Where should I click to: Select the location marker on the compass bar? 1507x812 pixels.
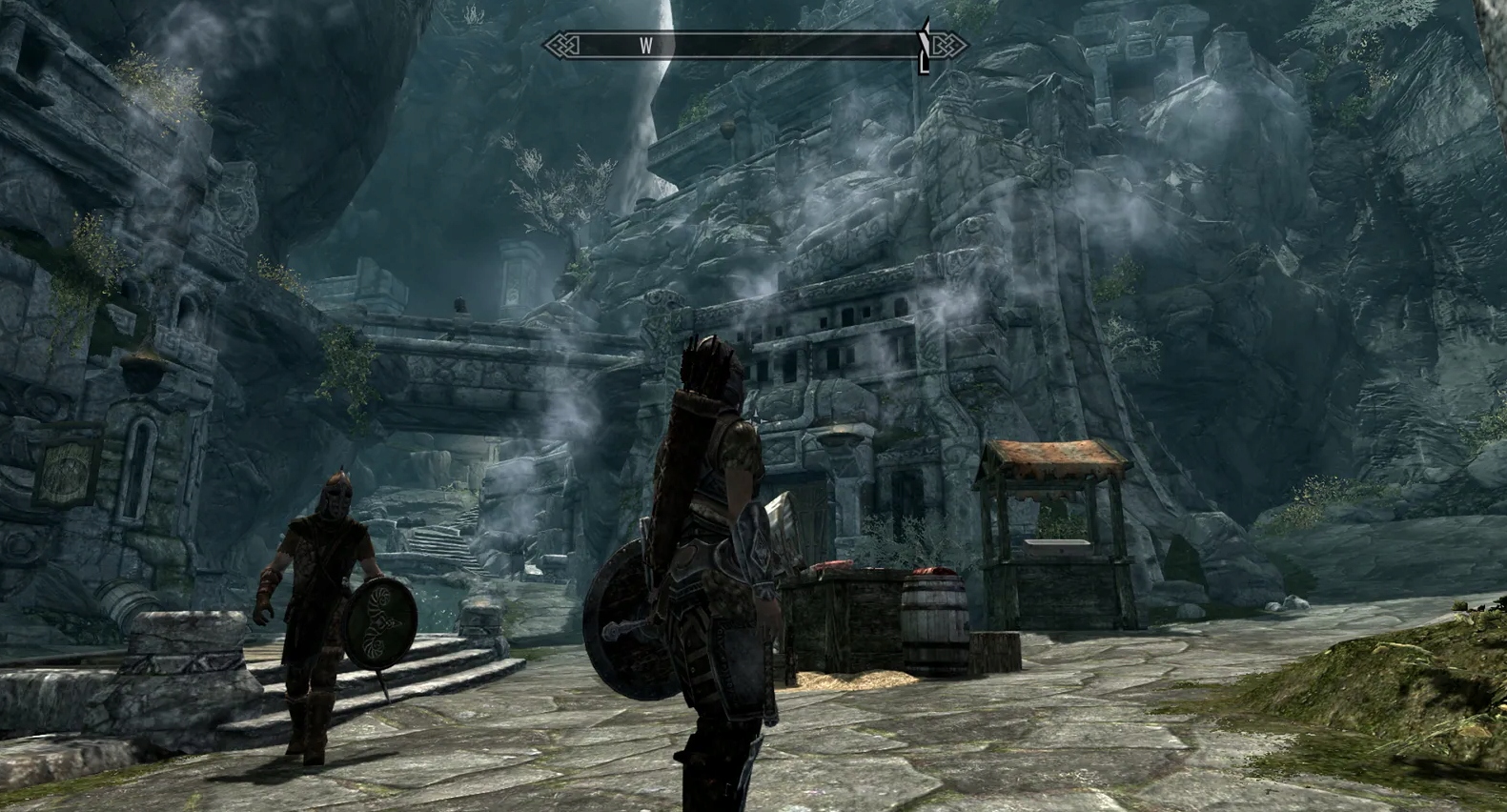point(923,45)
